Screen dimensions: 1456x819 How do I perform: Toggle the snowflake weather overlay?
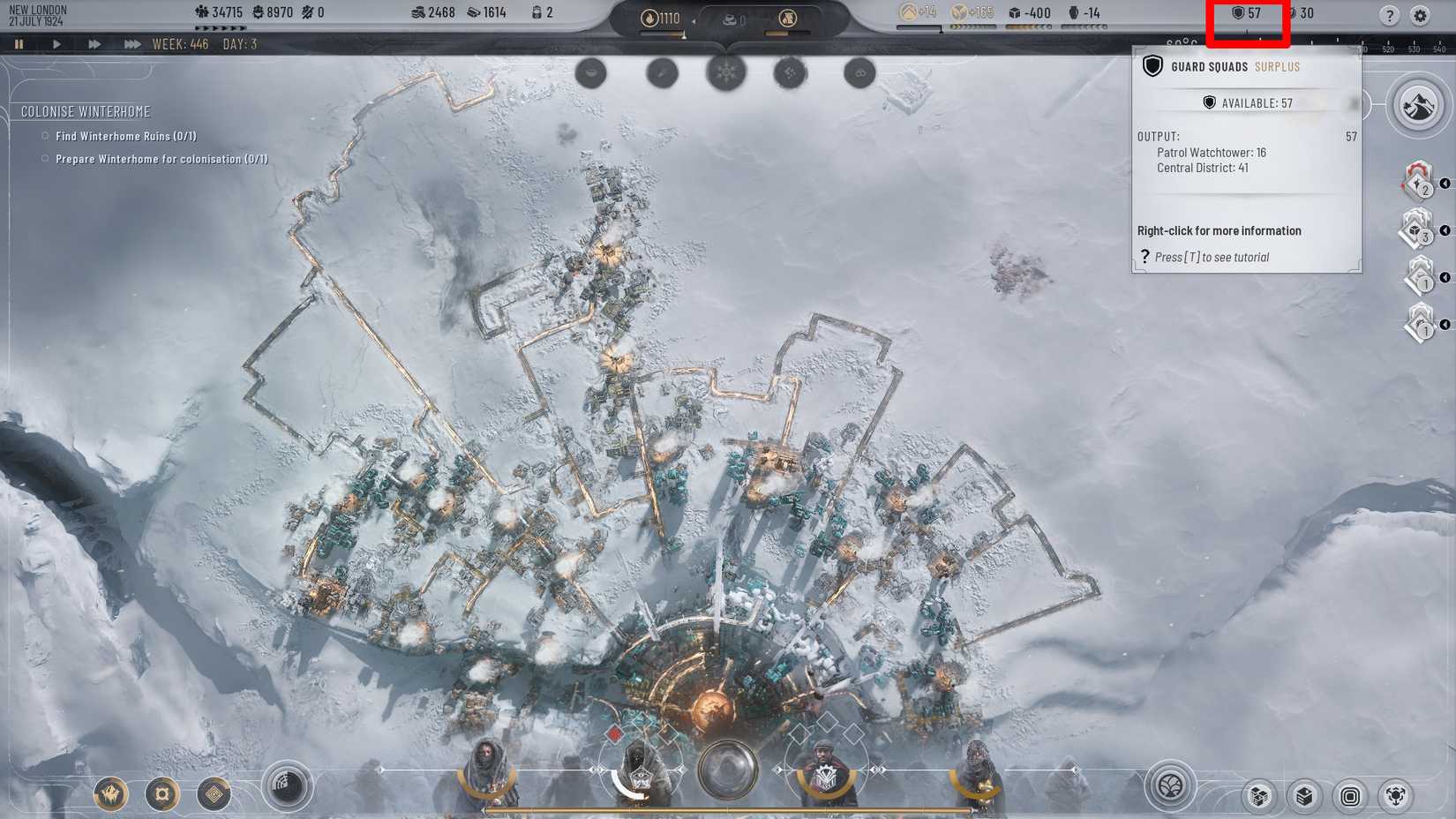tap(724, 74)
